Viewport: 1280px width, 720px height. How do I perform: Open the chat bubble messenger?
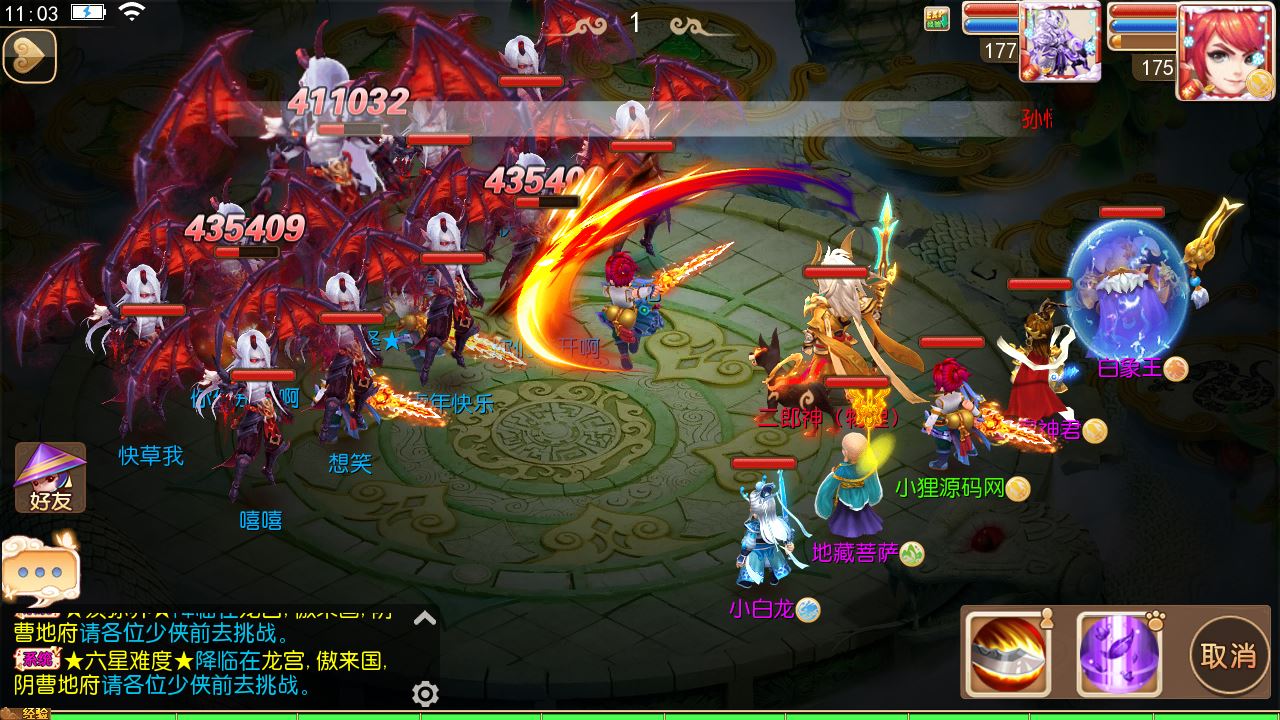pyautogui.click(x=42, y=570)
